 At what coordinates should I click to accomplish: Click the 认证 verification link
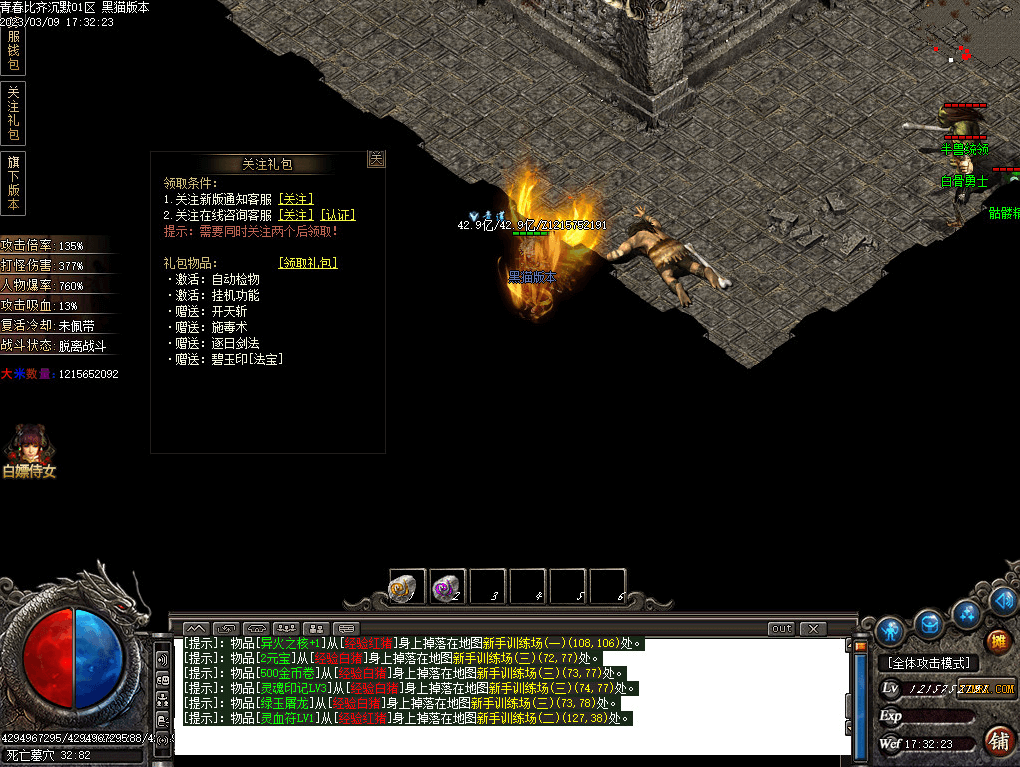pos(338,215)
